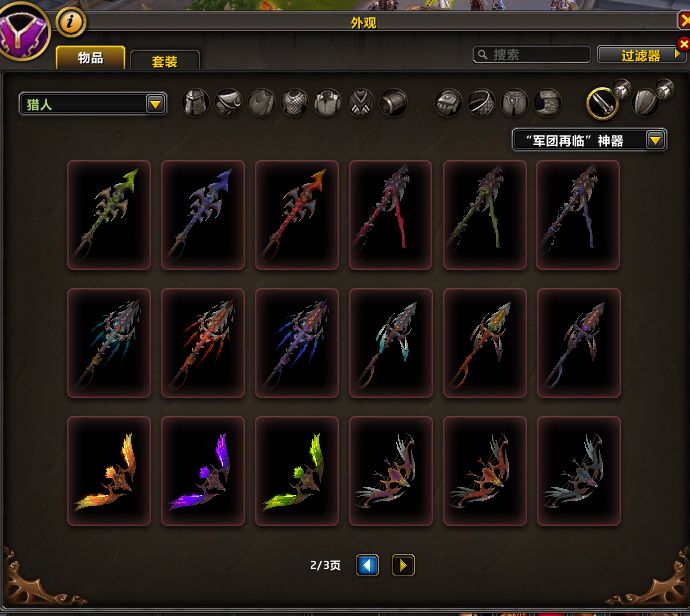
Task: Go to the previous appearance page
Action: click(x=367, y=565)
